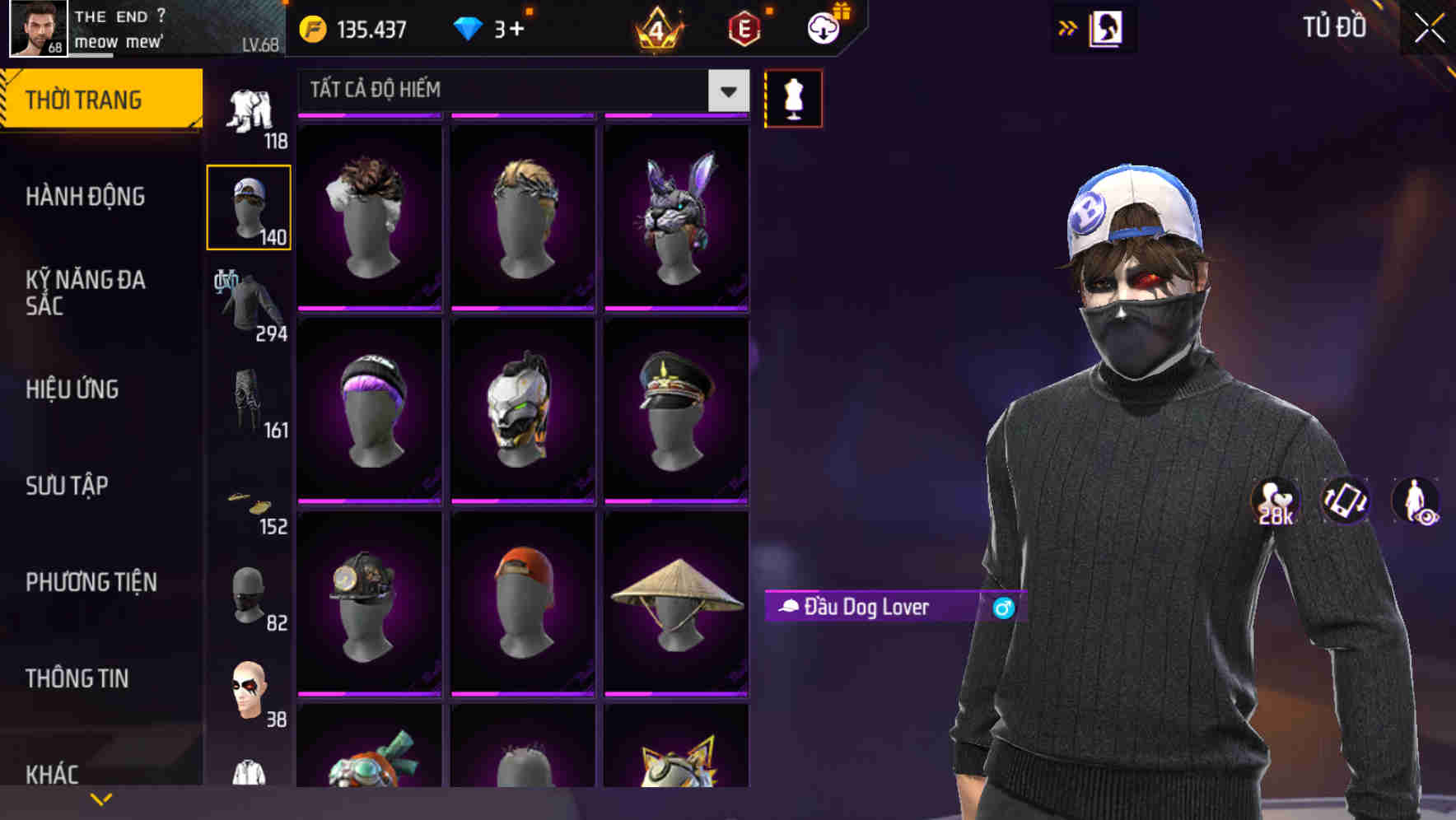Open the head accessories category with 140 items
The width and height of the screenshot is (1456, 820).
[248, 206]
